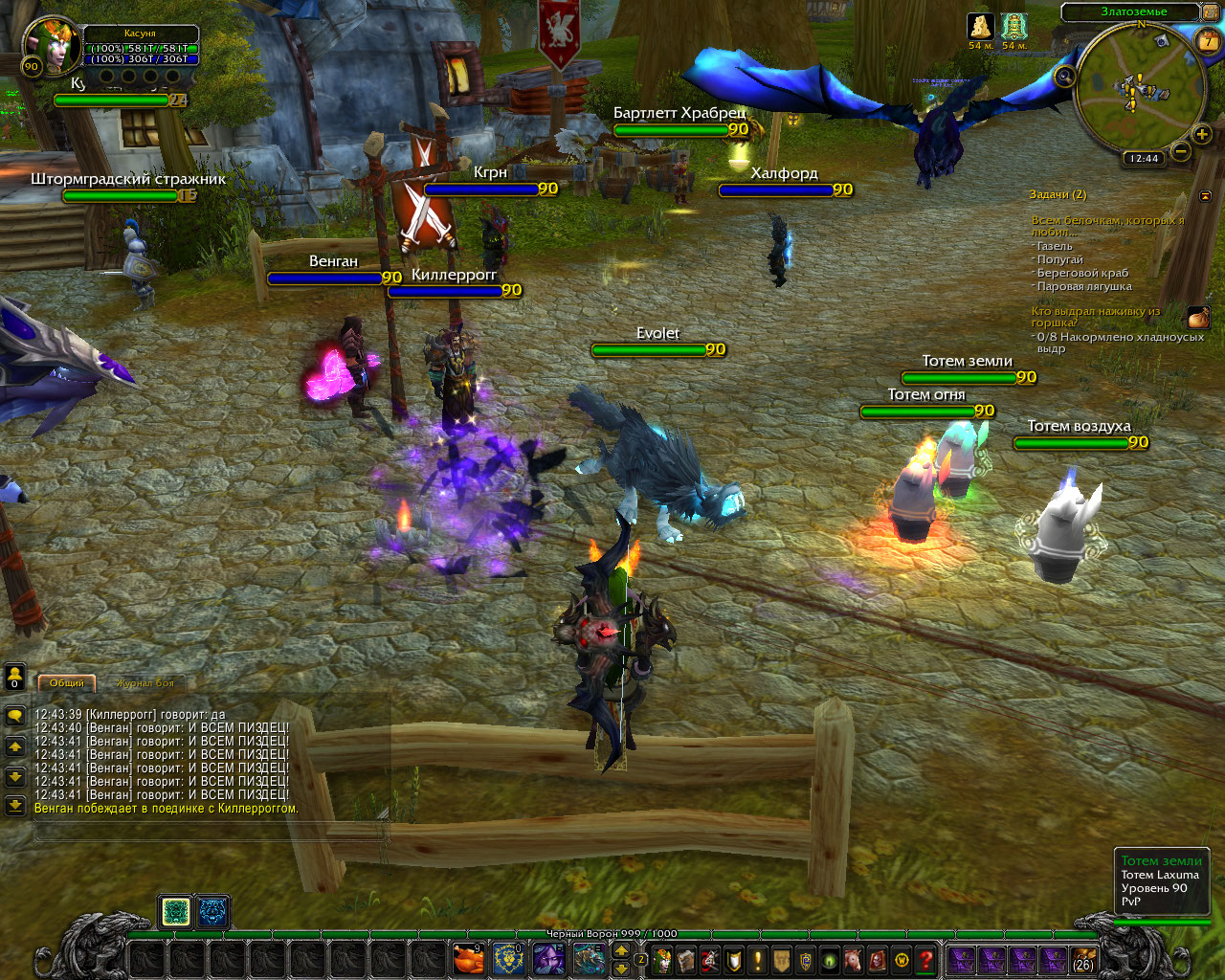
Task: Activate the green swirl pet stance button
Action: pos(175,912)
